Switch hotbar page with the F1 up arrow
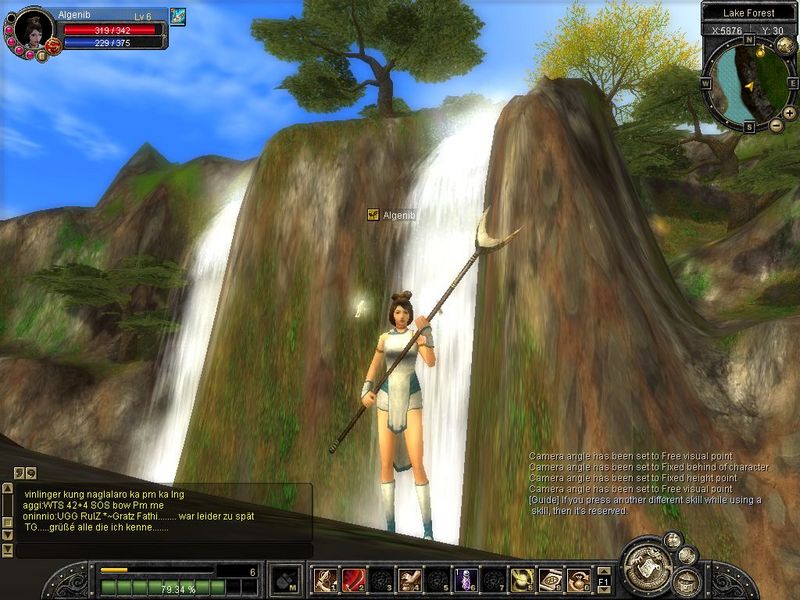This screenshot has height=600, width=800. click(x=604, y=570)
